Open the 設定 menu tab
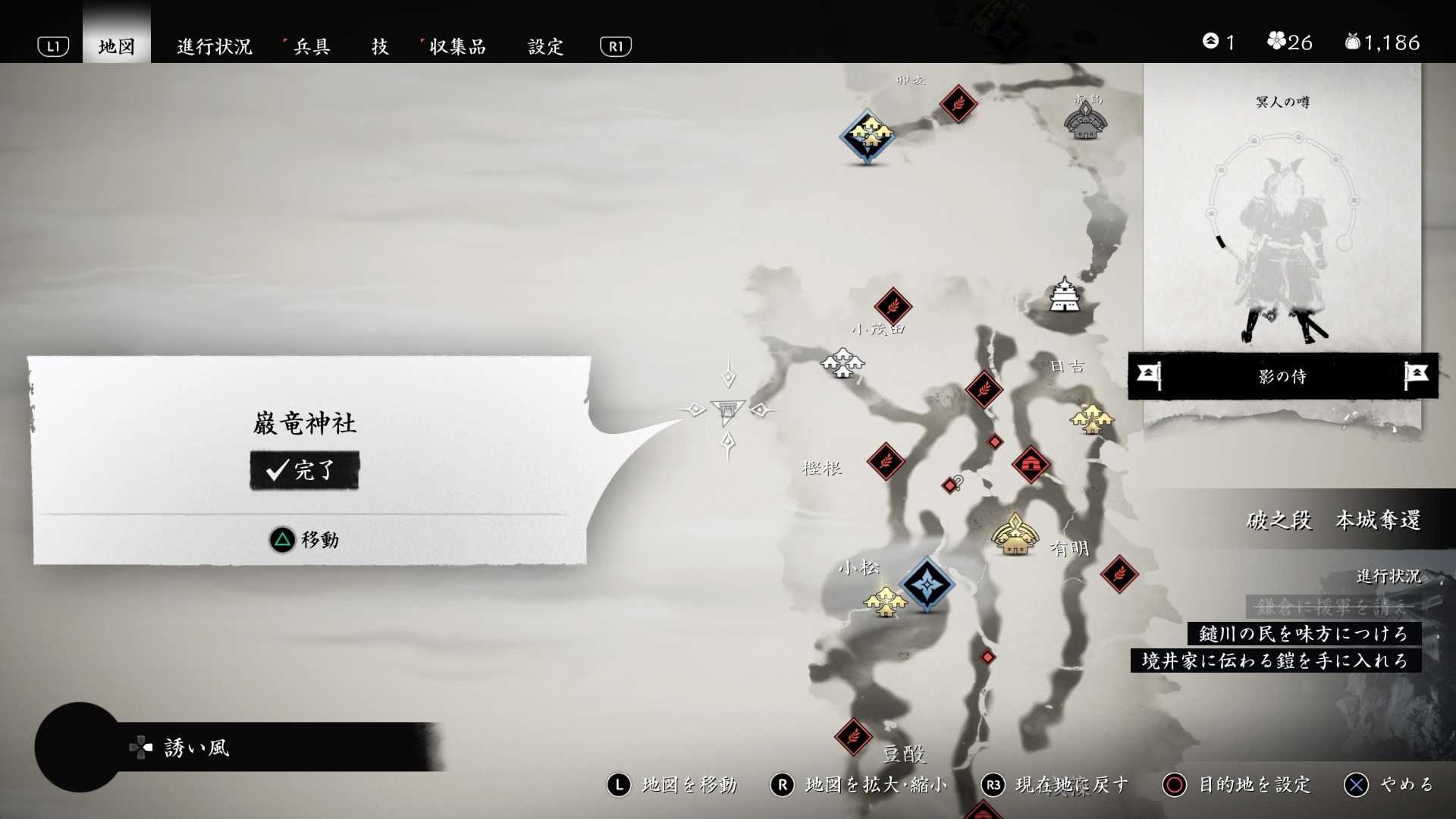Image resolution: width=1456 pixels, height=819 pixels. click(x=545, y=46)
